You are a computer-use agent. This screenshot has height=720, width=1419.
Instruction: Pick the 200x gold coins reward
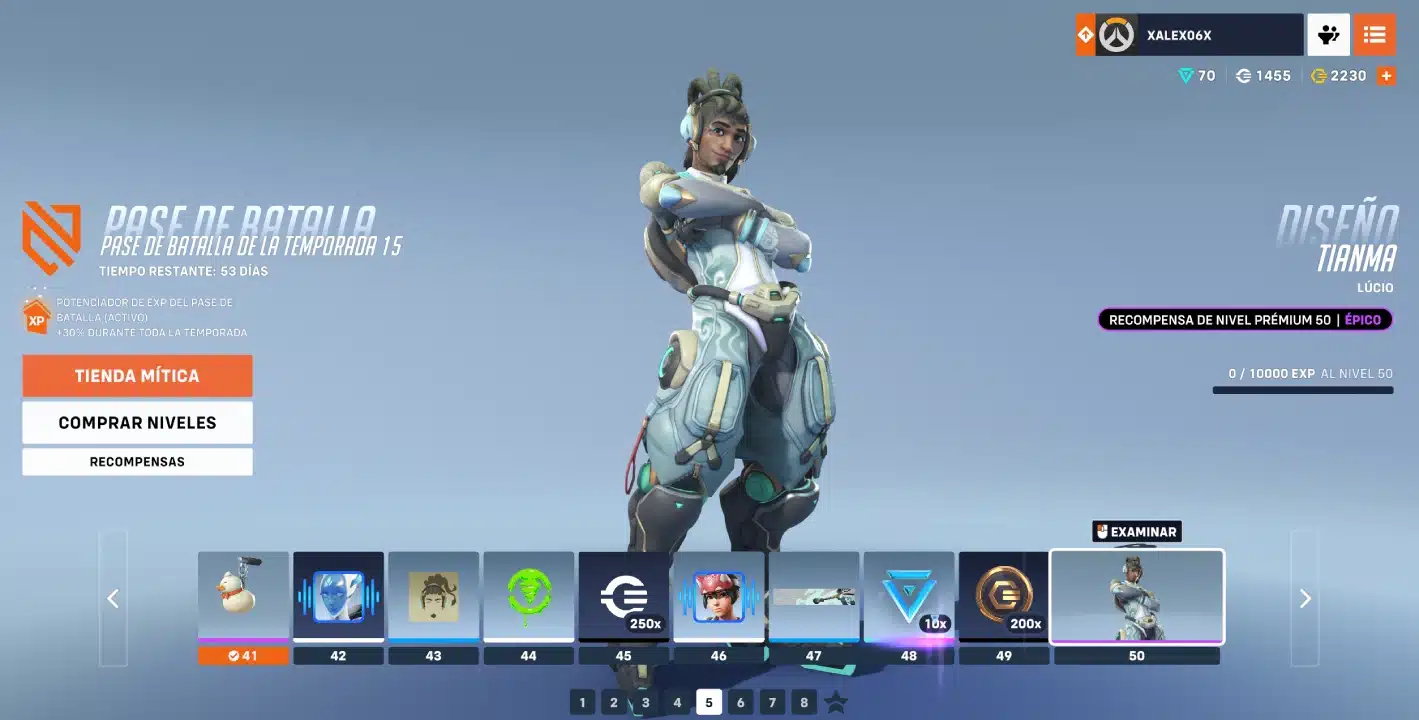pos(1003,597)
